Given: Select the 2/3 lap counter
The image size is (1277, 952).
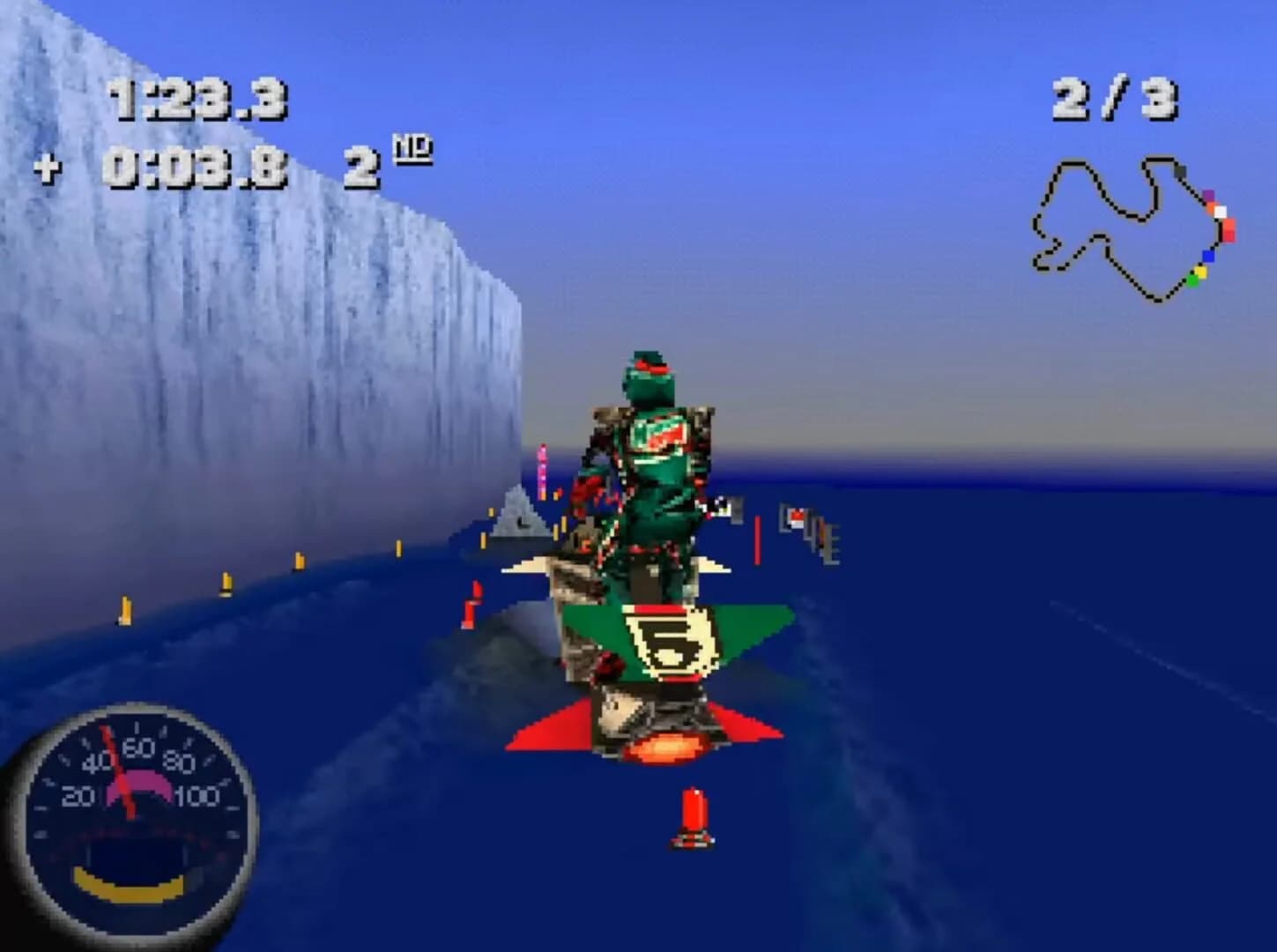Looking at the screenshot, I should [x=1112, y=97].
